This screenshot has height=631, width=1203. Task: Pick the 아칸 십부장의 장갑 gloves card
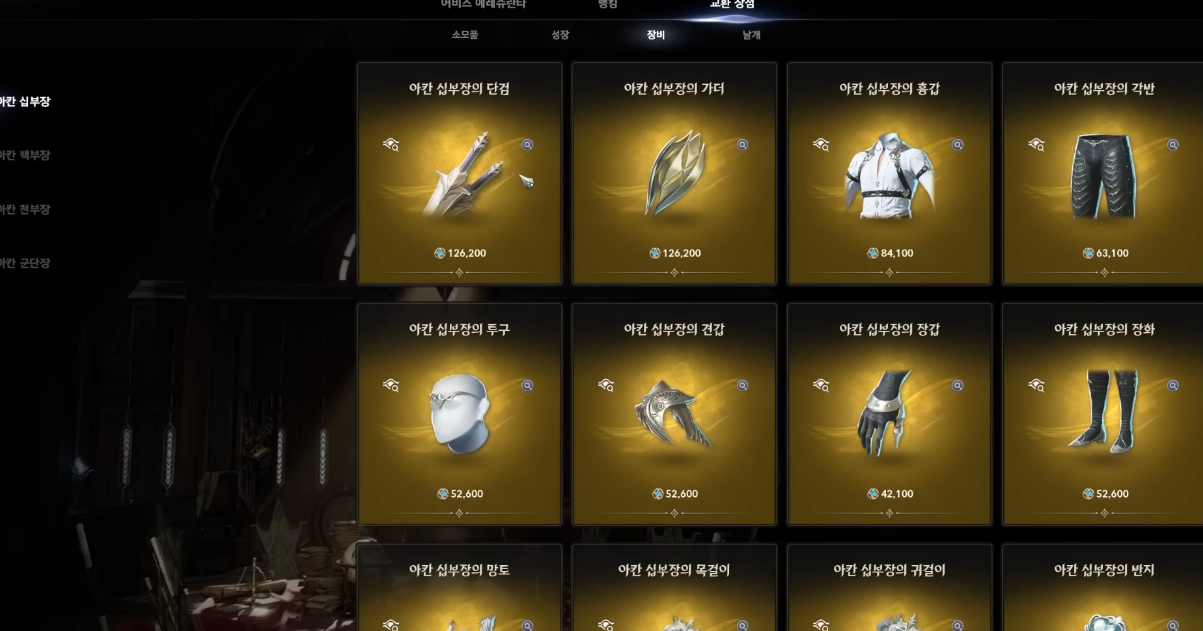pyautogui.click(x=889, y=414)
